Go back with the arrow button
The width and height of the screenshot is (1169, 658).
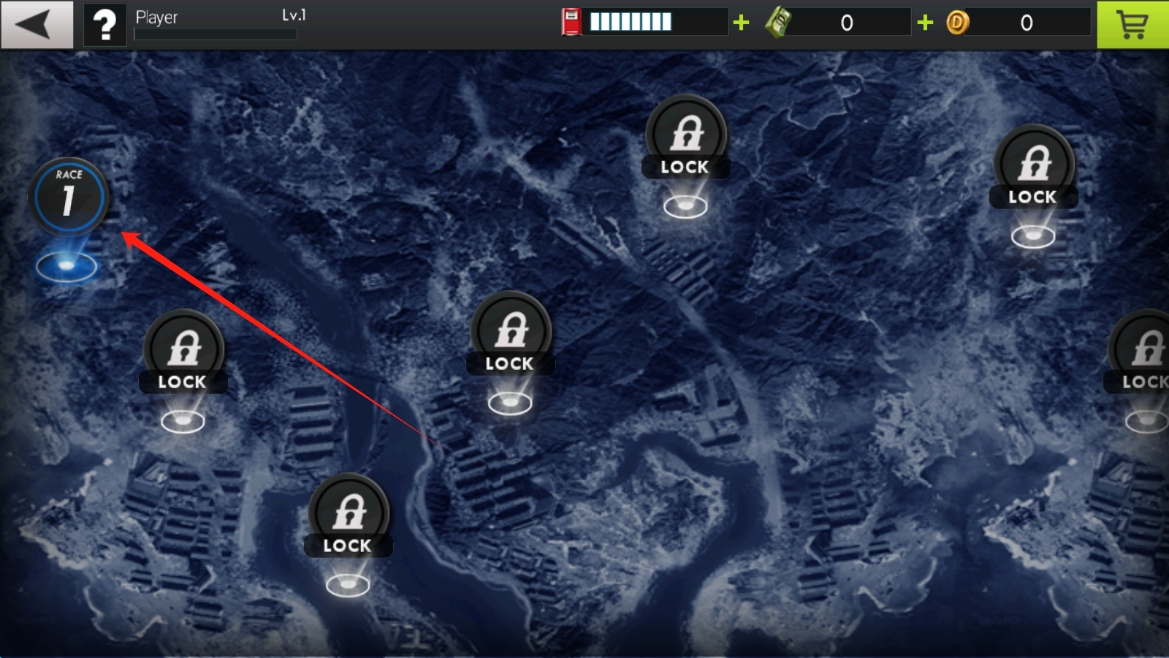36,24
